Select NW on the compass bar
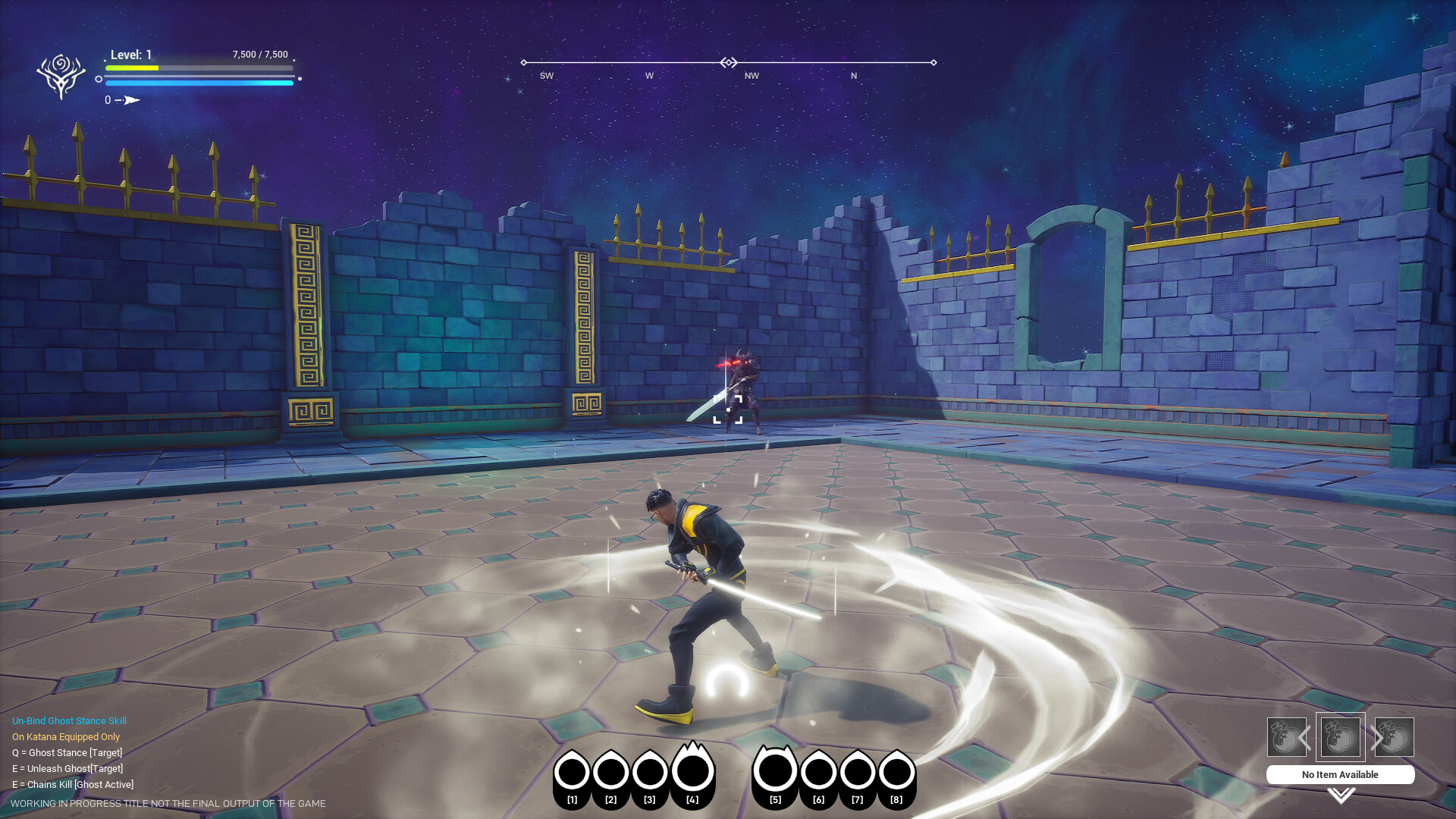 (751, 75)
